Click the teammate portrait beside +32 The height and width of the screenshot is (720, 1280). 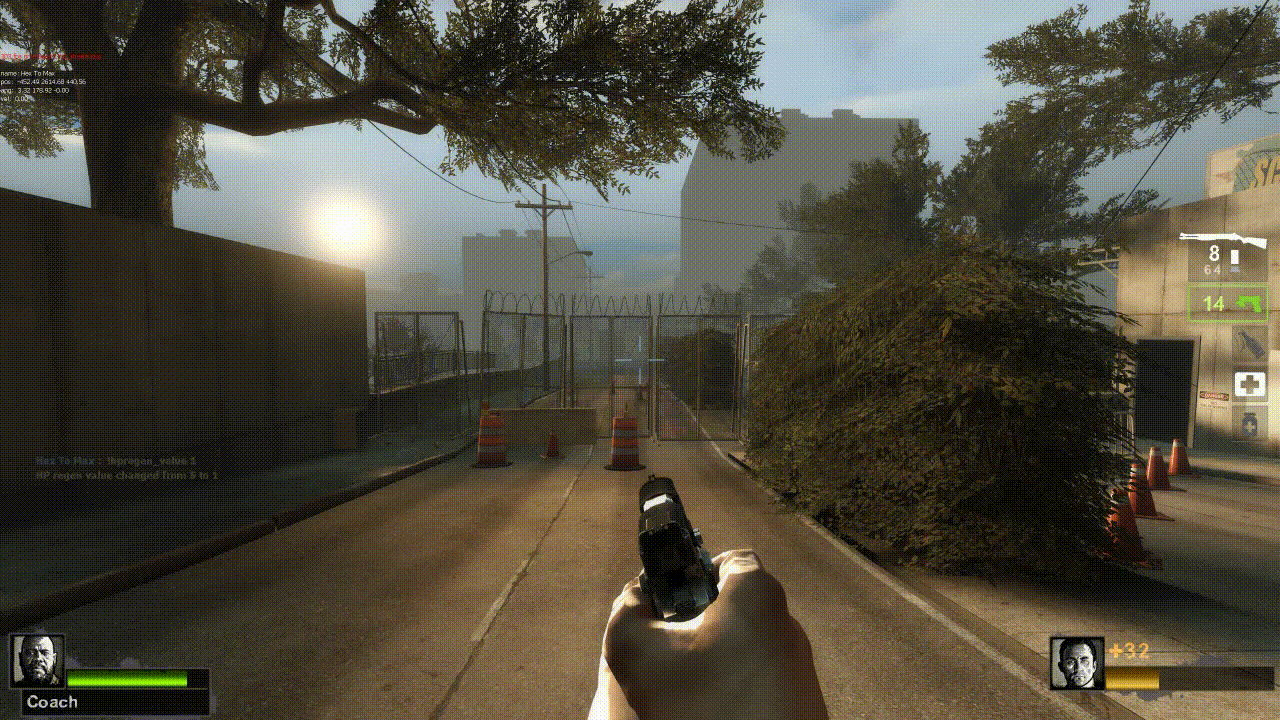pos(1077,663)
